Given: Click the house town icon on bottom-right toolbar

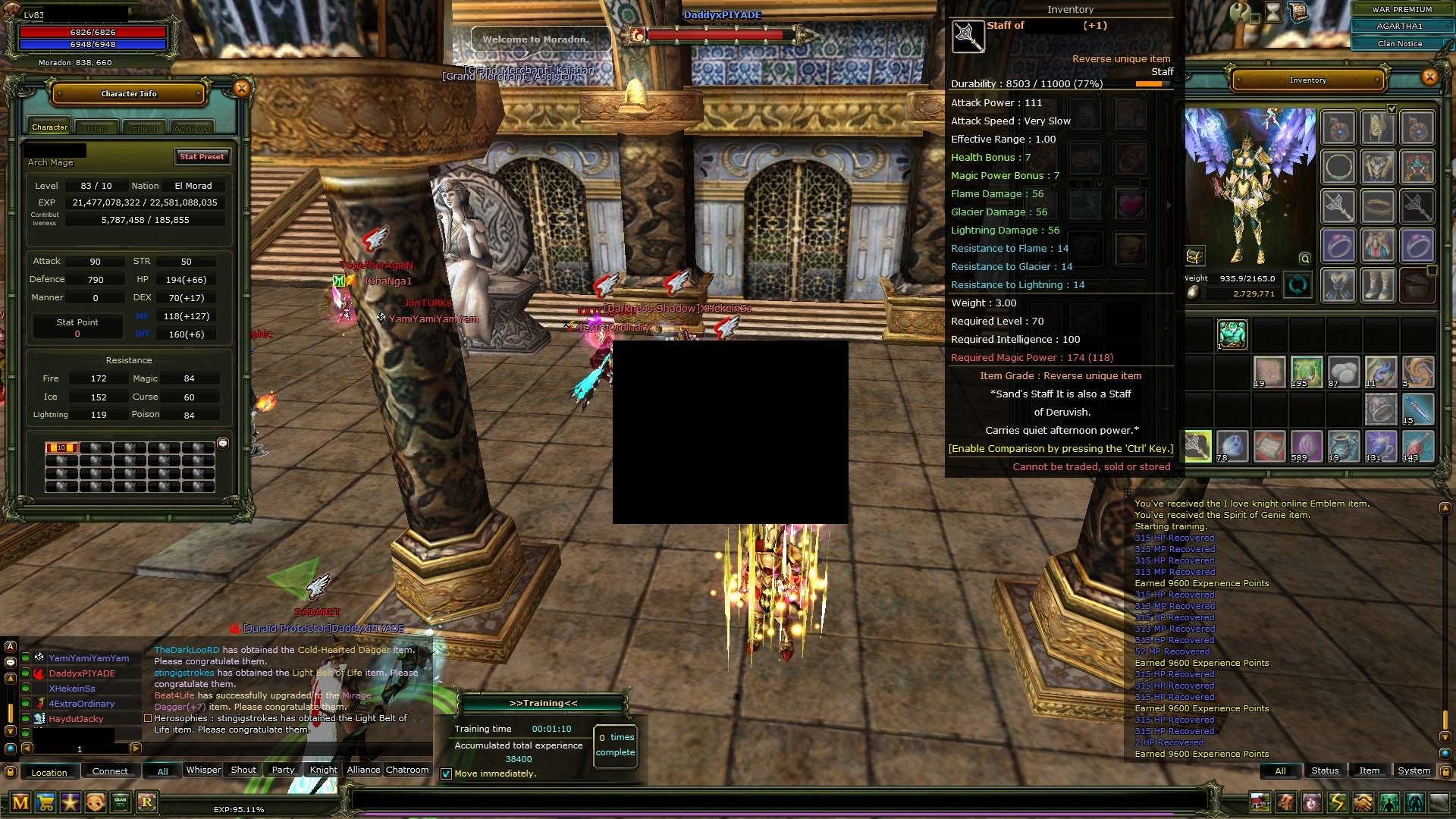Looking at the screenshot, I should pos(1260,802).
